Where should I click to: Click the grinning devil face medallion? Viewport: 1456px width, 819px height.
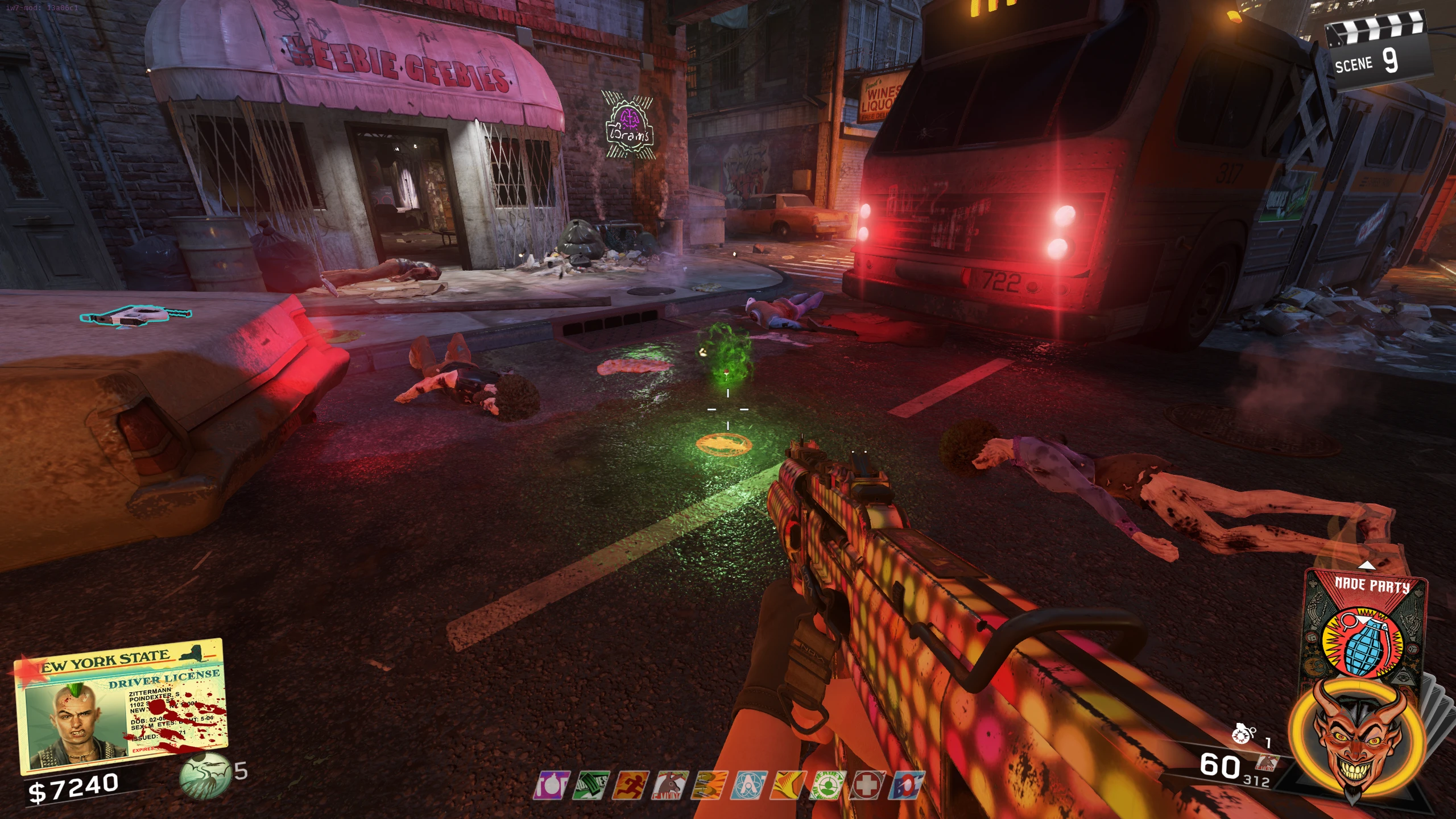point(1356,739)
